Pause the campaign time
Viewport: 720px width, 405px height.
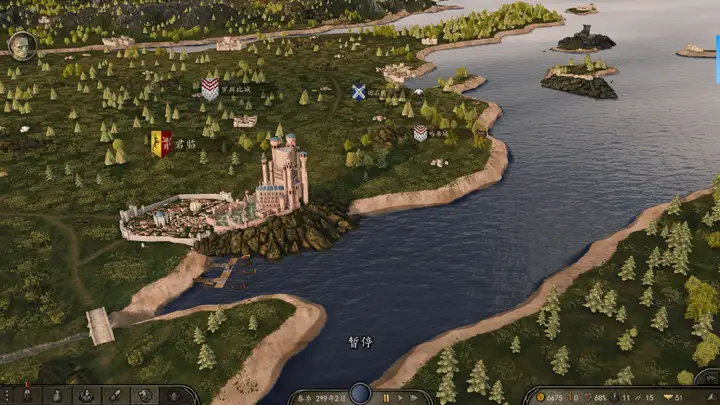pos(387,398)
